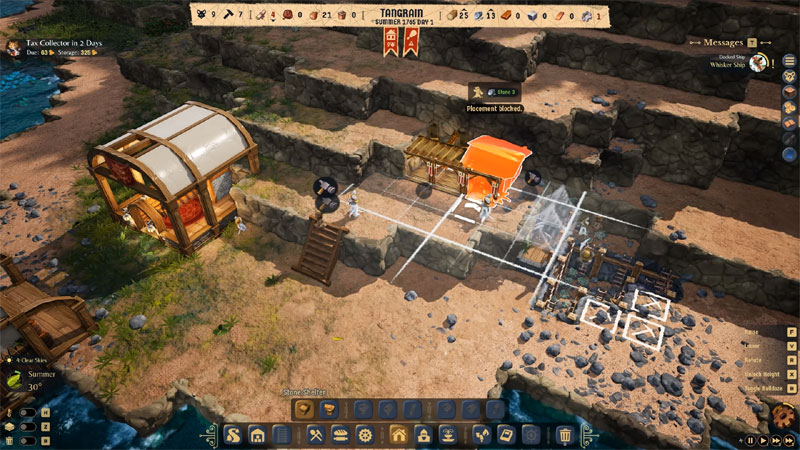The image size is (800, 450).
Task: Open the ship wheel category
Action: tap(365, 435)
